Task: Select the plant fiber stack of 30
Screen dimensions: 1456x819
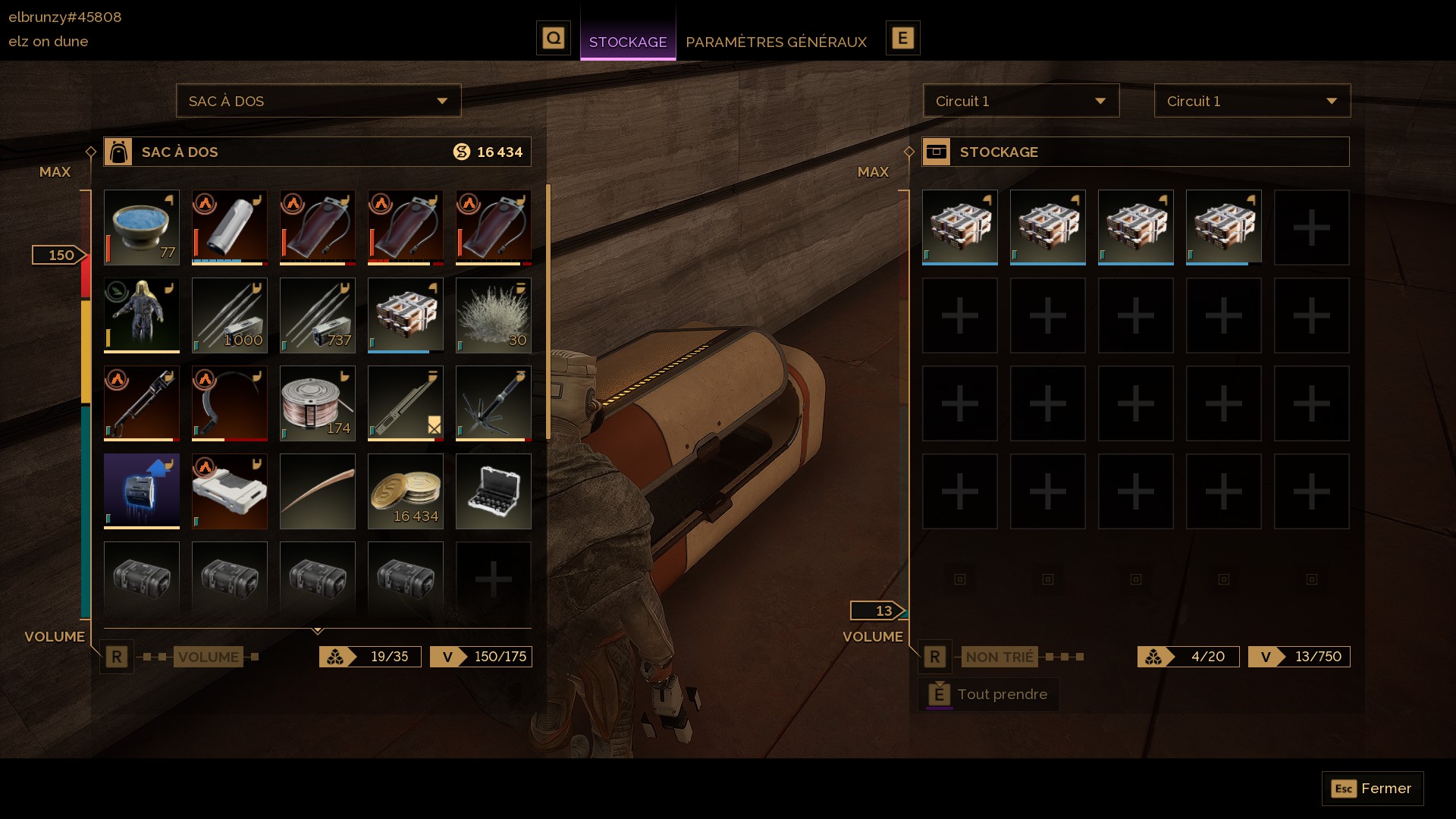Action: pyautogui.click(x=494, y=315)
